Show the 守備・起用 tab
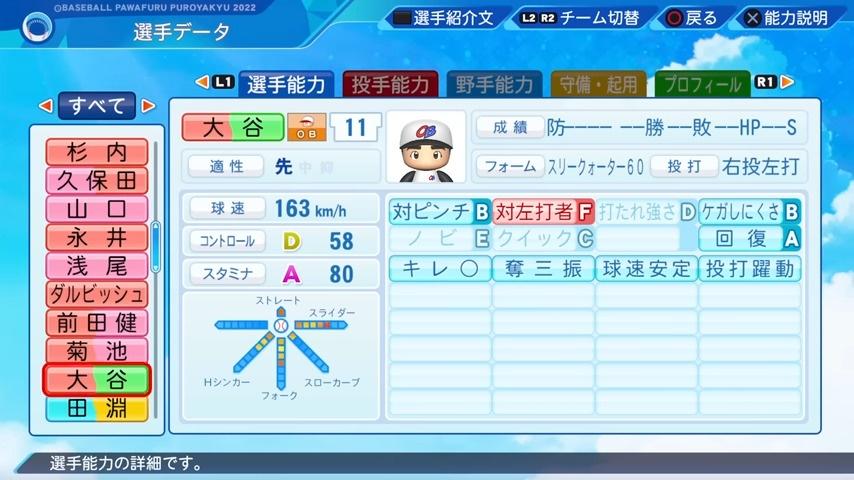 [x=597, y=85]
